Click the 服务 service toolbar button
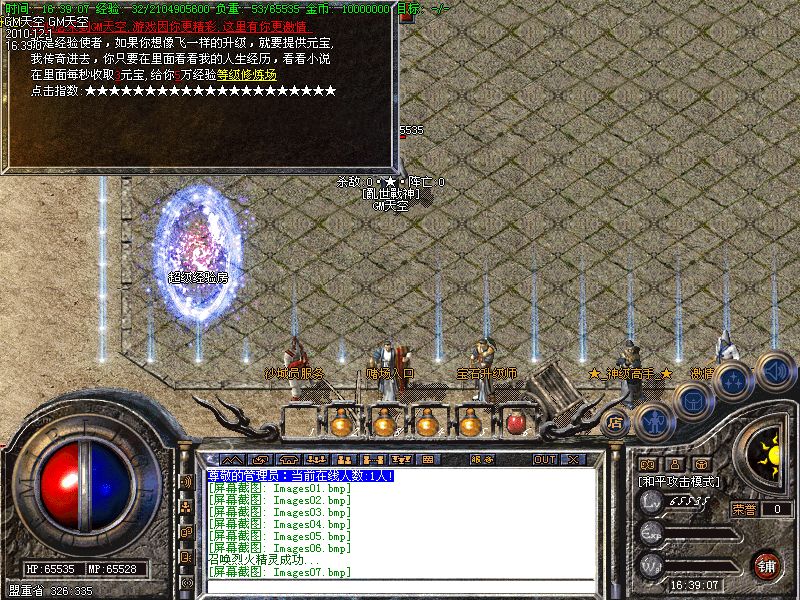This screenshot has width=800, height=600. 481,459
